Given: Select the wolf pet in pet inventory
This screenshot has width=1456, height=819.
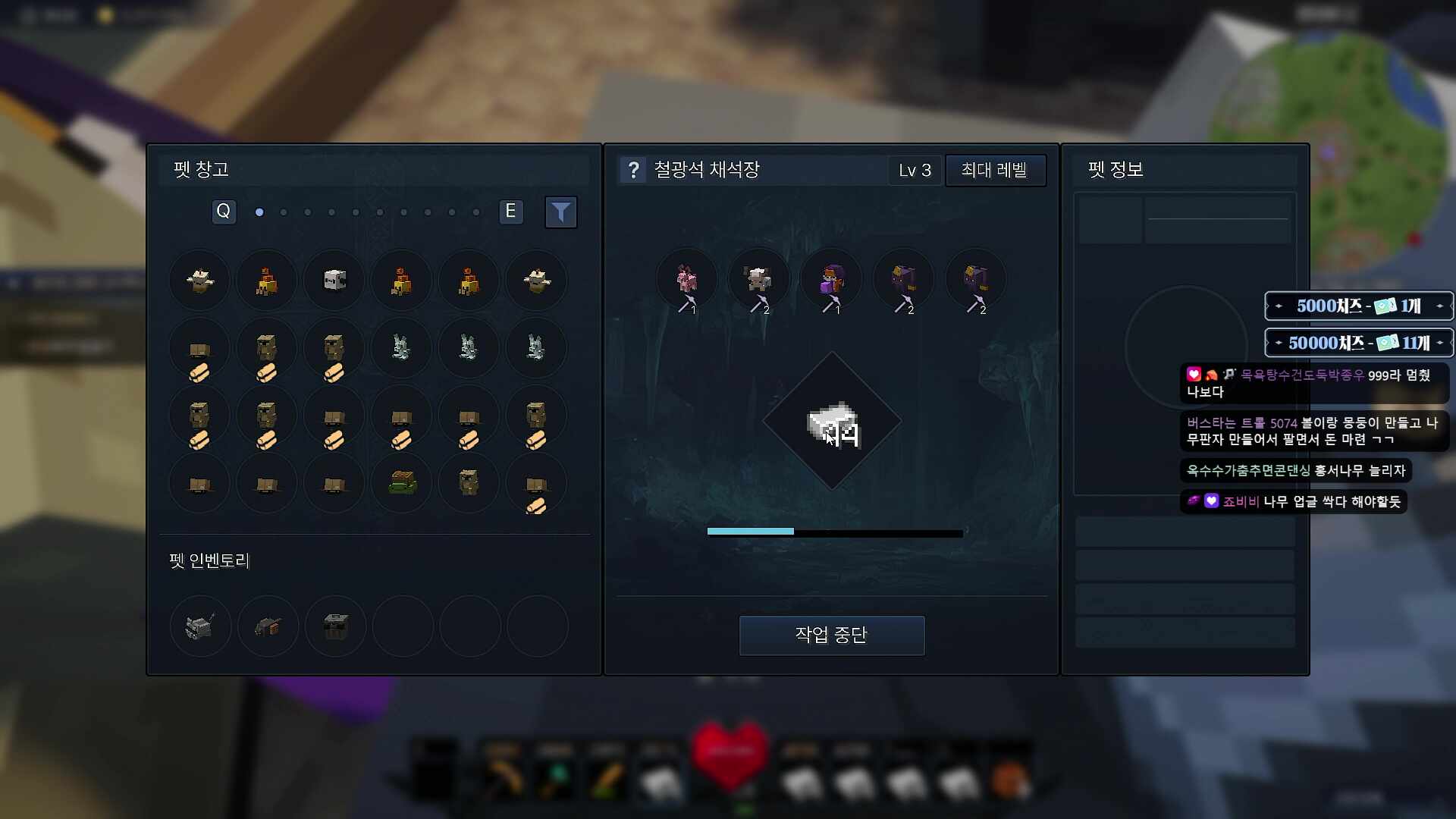Looking at the screenshot, I should point(199,626).
